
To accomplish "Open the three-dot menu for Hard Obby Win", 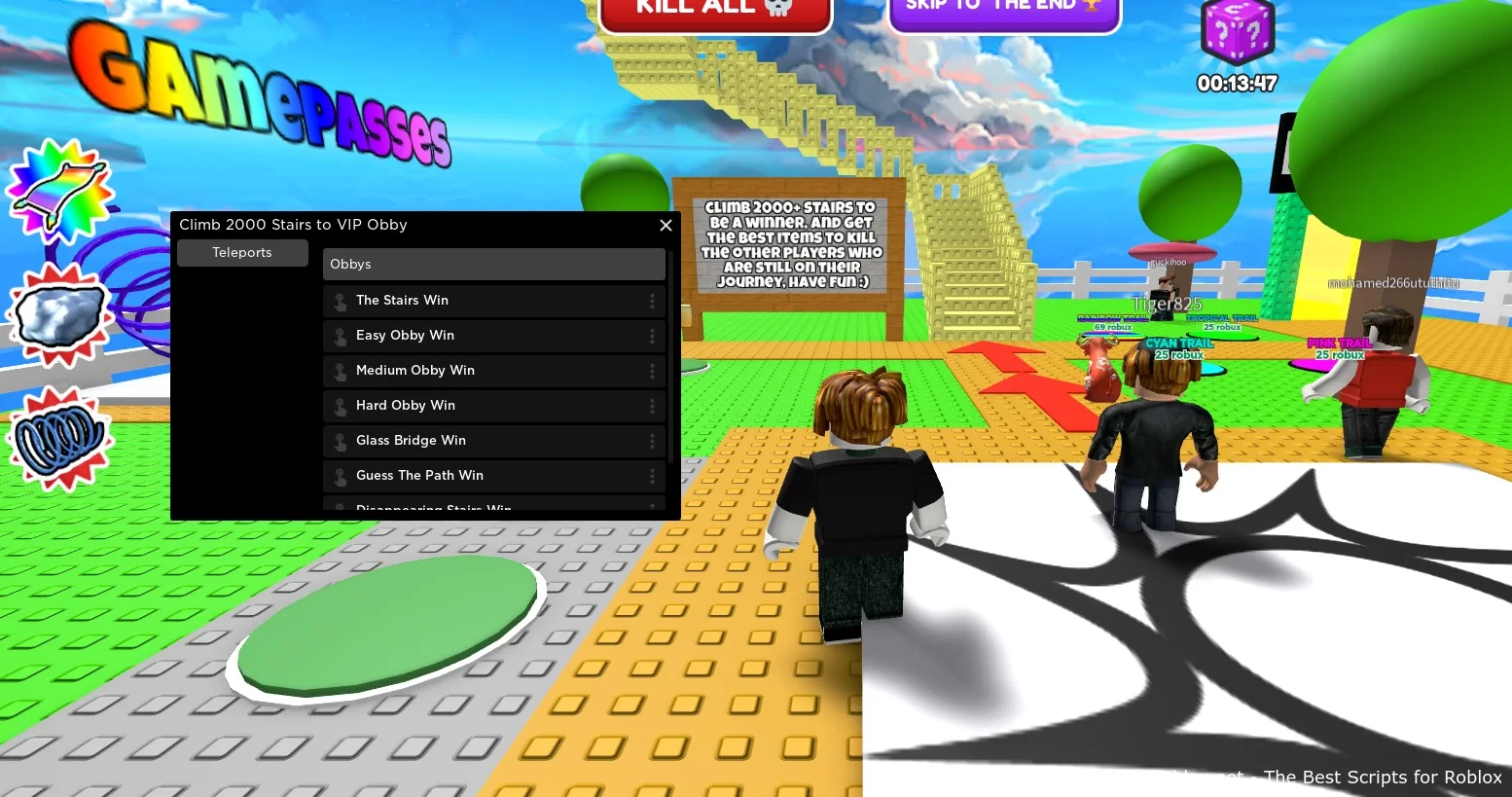I will [653, 406].
